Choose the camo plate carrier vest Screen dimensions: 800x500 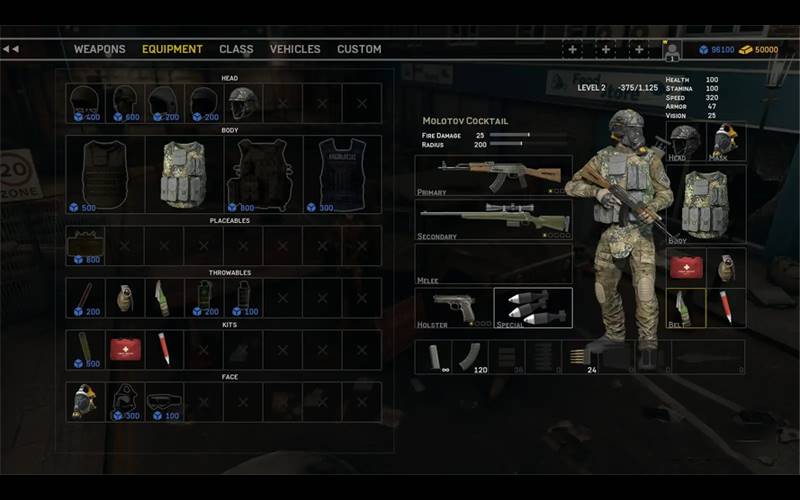184,174
